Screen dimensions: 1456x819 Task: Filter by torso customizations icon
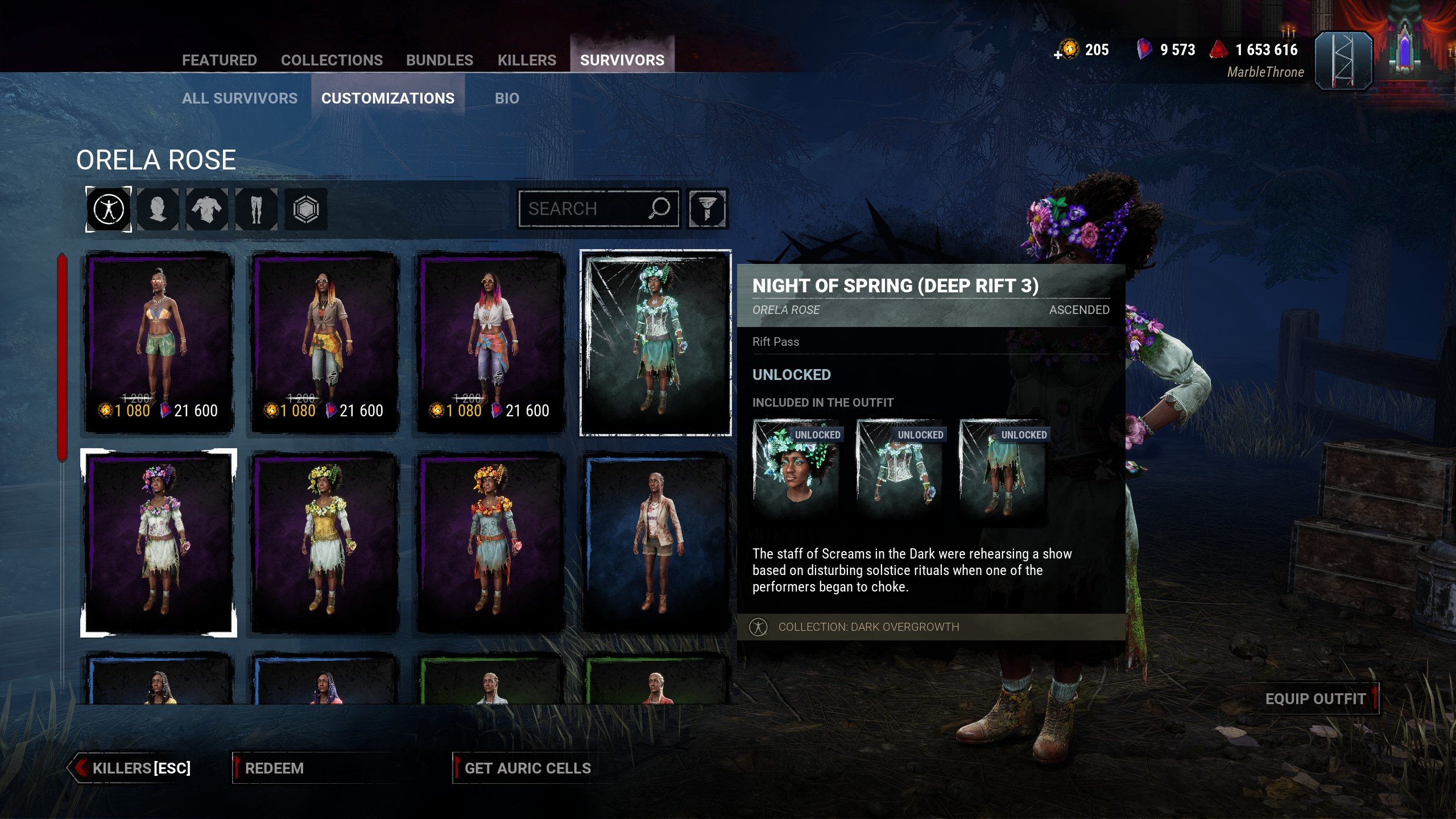(x=207, y=209)
